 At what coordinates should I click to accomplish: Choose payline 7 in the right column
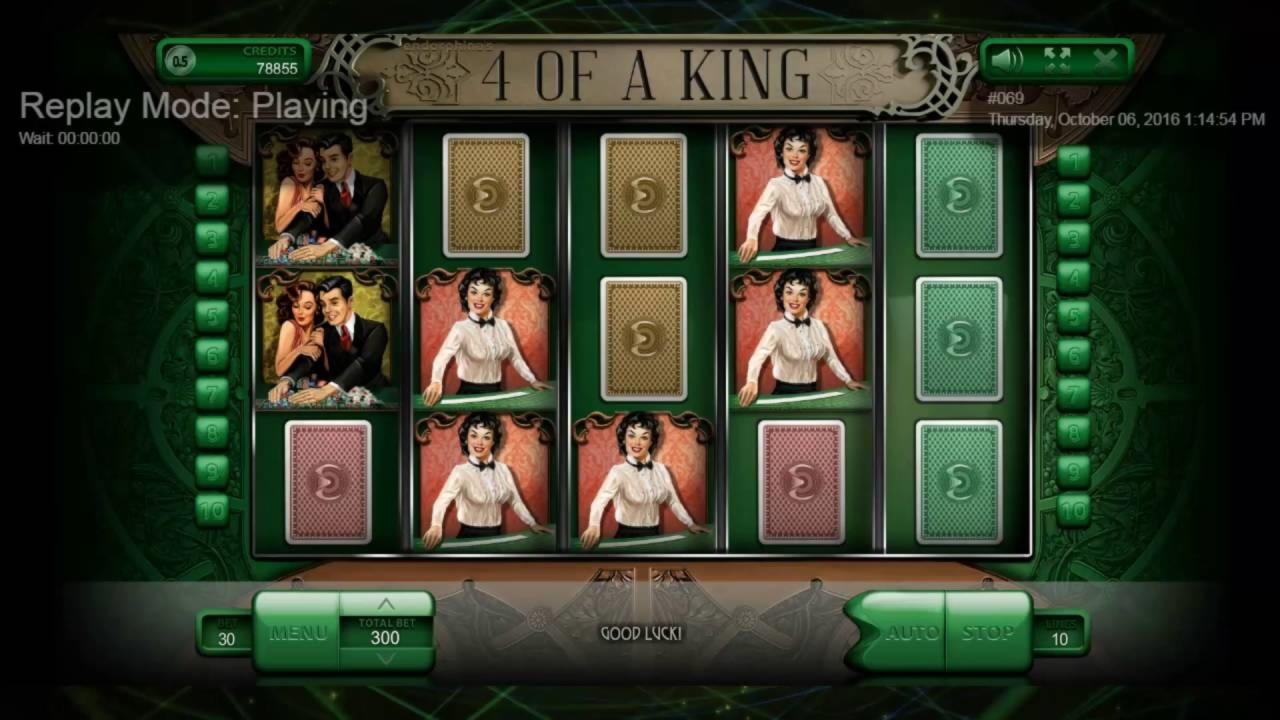pos(1073,393)
